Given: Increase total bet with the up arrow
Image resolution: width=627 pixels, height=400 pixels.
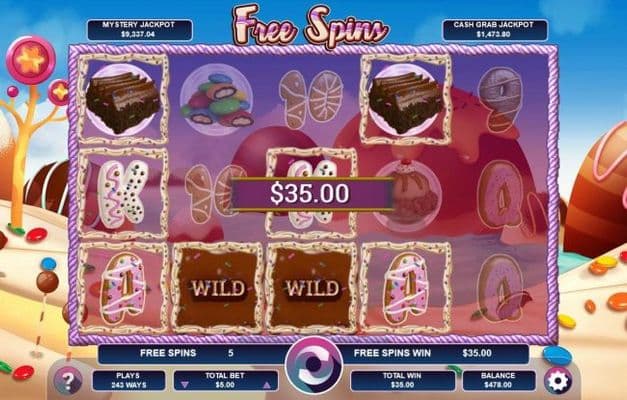Looking at the screenshot, I should pyautogui.click(x=266, y=384).
